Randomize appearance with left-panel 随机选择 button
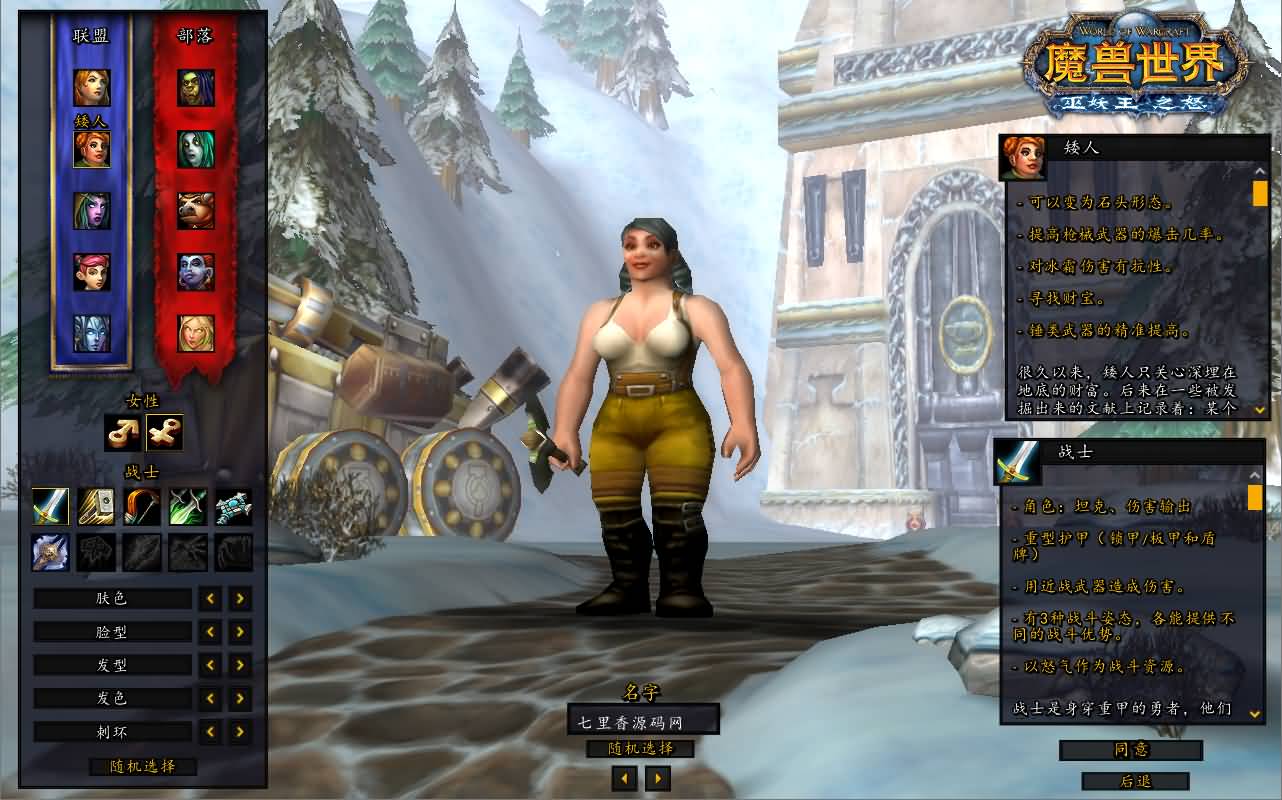This screenshot has height=800, width=1282. (x=142, y=767)
